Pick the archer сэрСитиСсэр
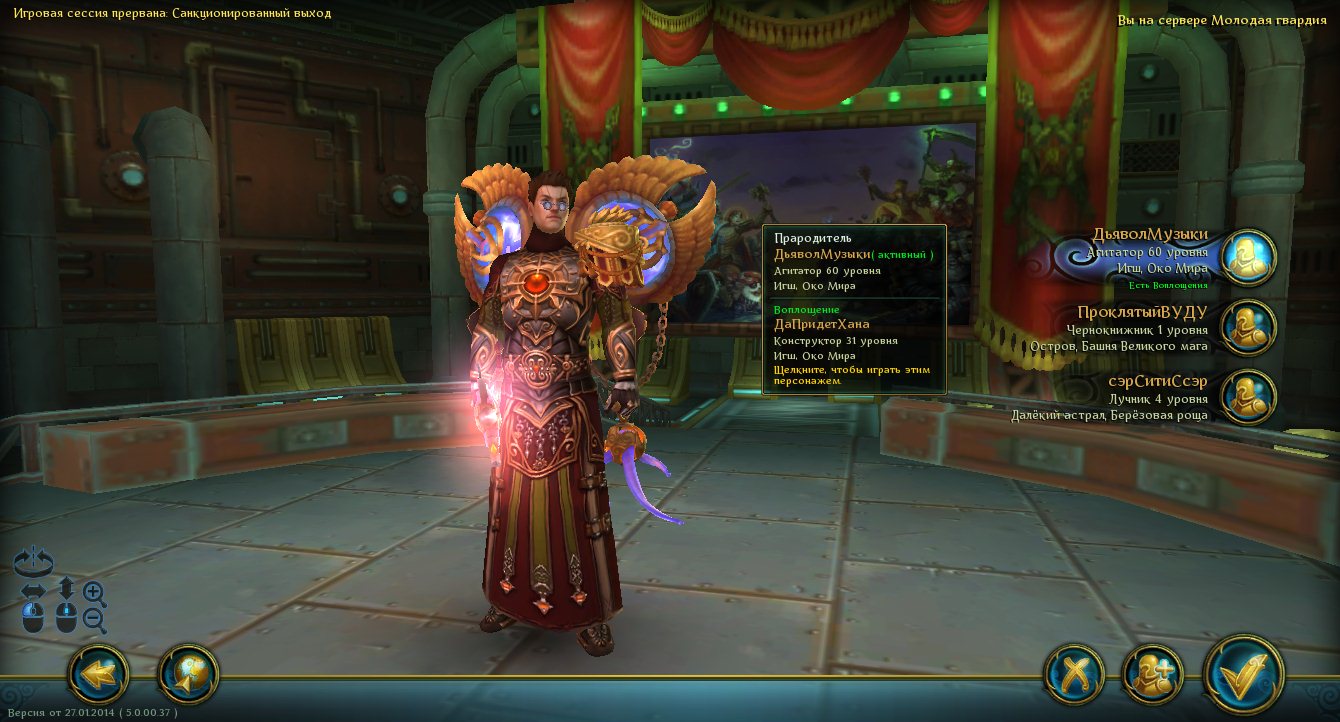This screenshot has height=722, width=1340. point(1248,397)
